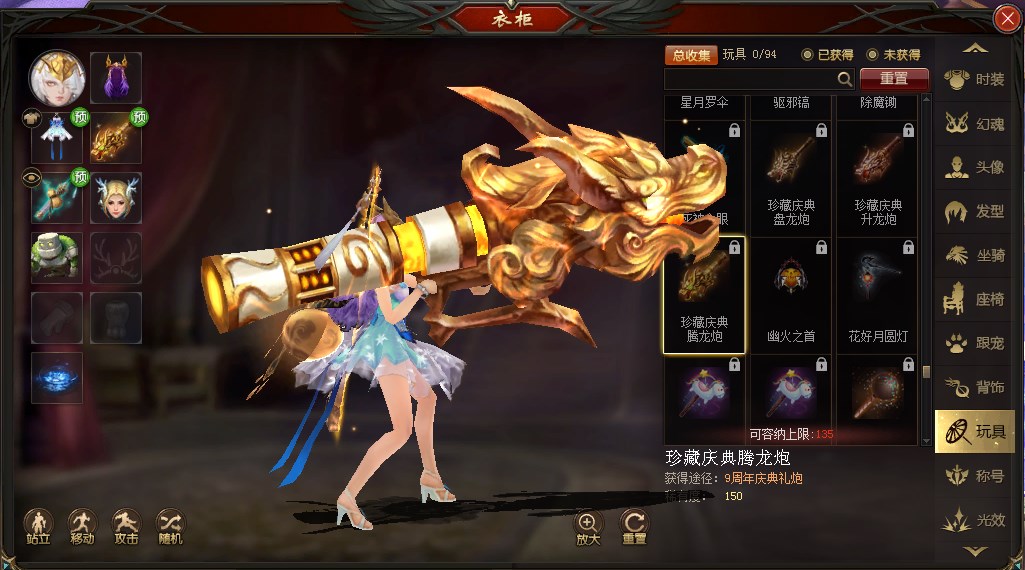Switch to the 发型 hairstyle tab
Viewport: 1025px width, 570px height.
[974, 212]
